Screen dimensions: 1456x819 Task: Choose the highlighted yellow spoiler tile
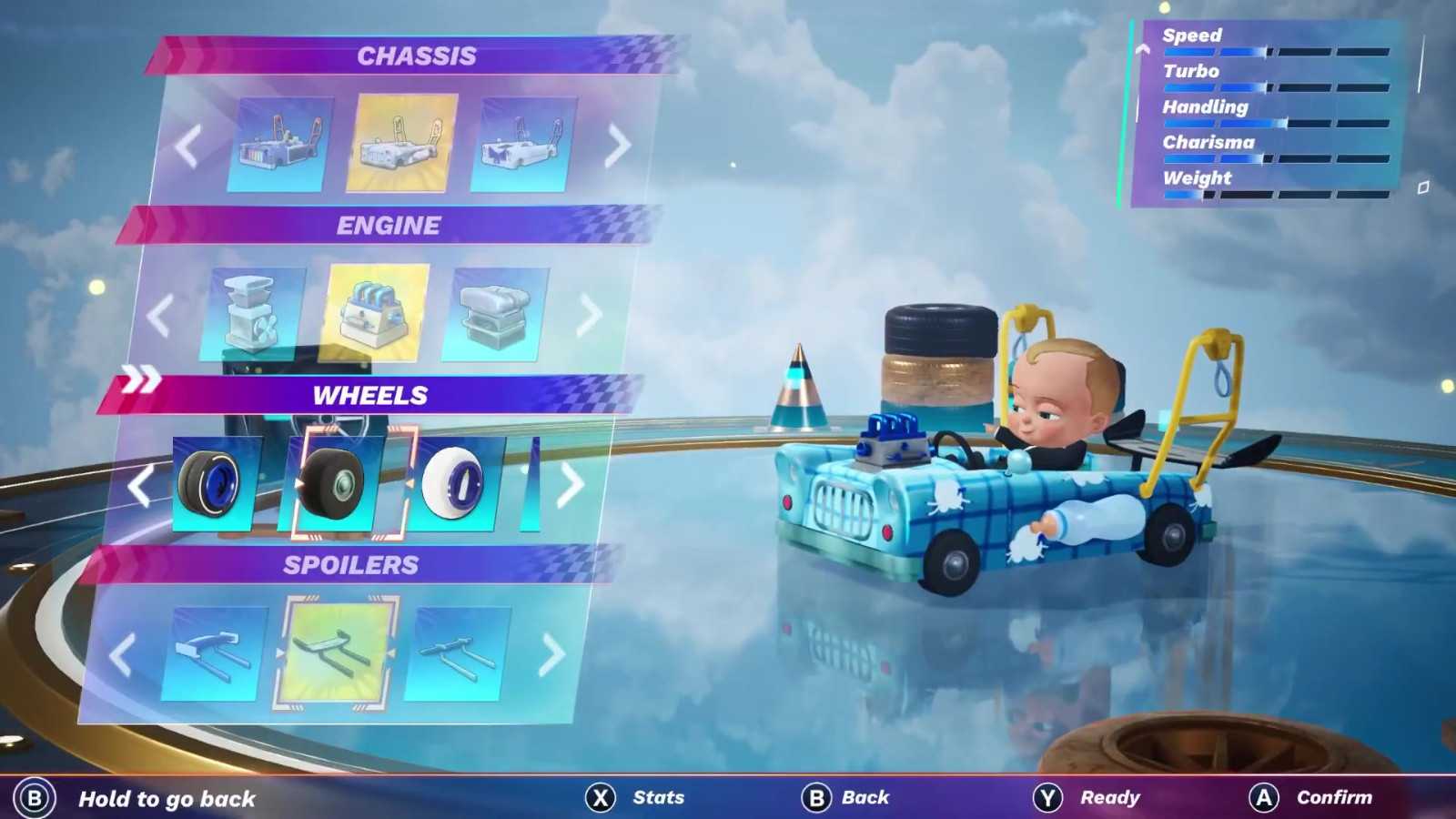(336, 652)
